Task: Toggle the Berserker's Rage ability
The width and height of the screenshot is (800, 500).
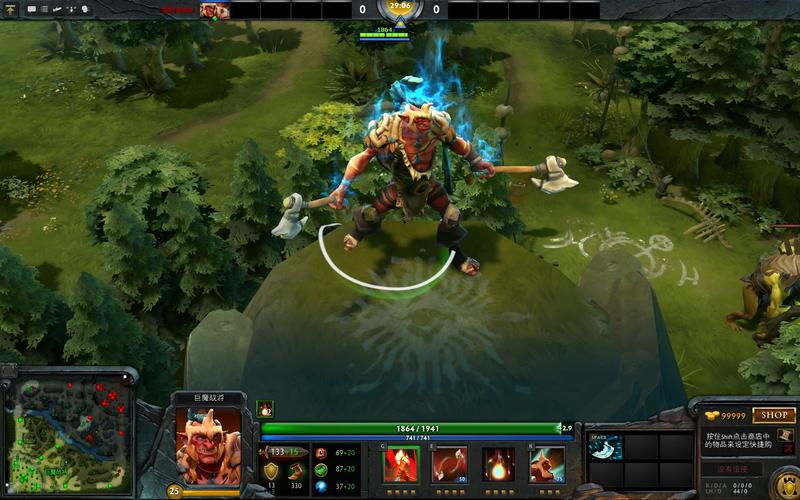Action: tap(401, 464)
